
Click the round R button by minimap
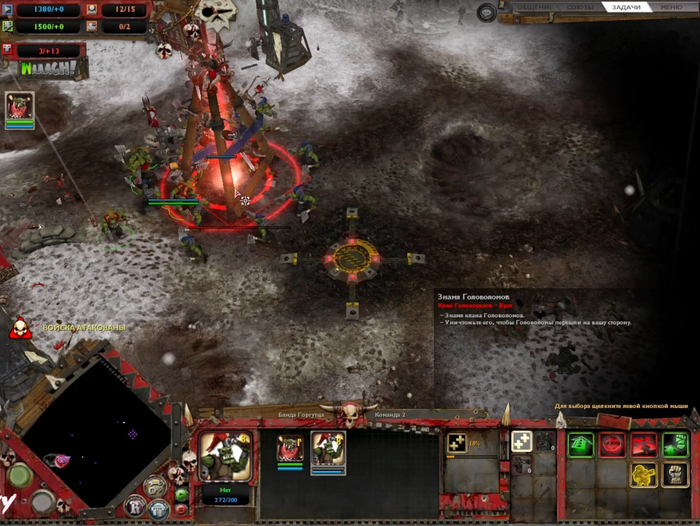134,506
